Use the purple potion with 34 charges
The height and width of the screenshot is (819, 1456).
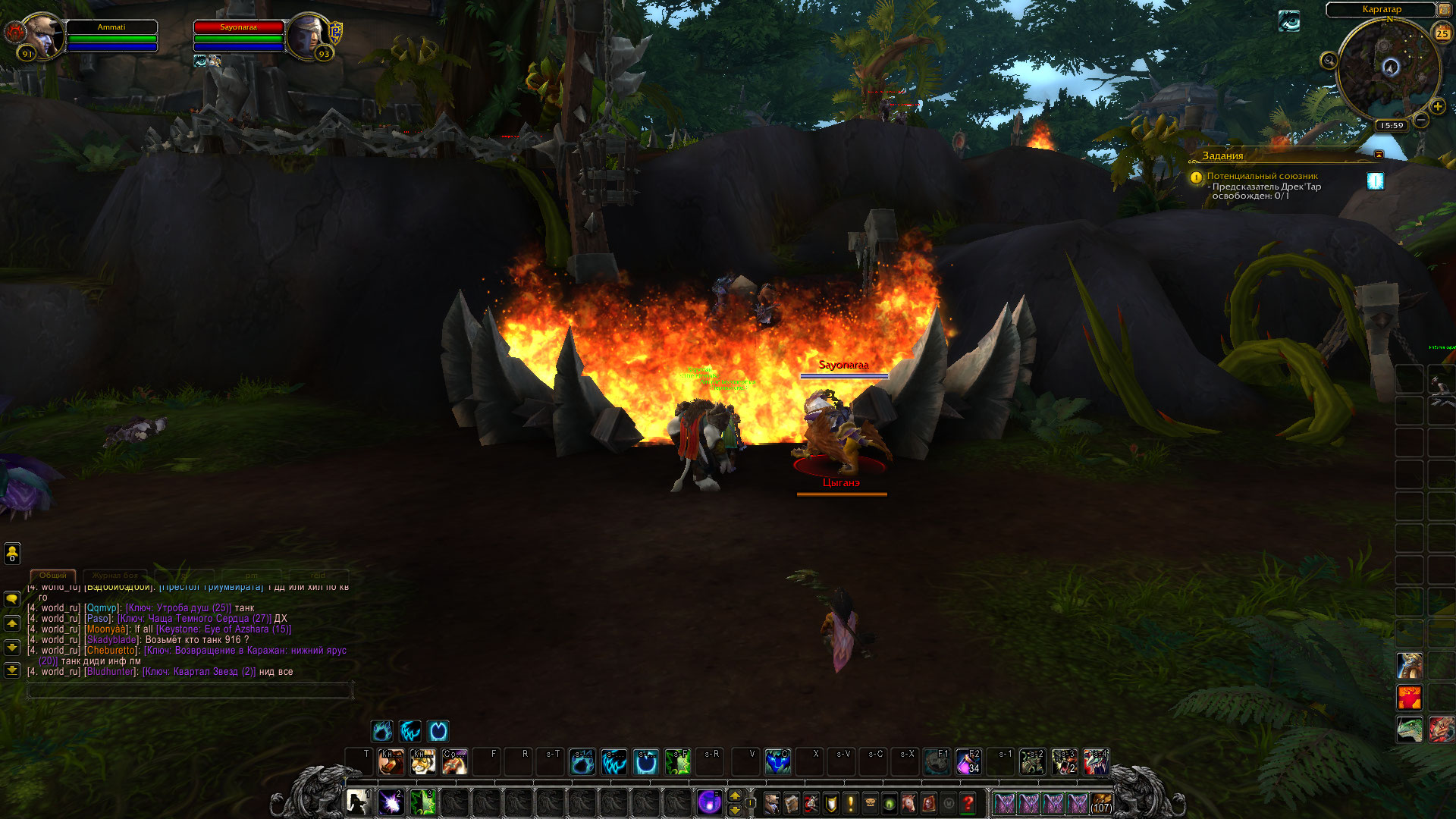(968, 761)
